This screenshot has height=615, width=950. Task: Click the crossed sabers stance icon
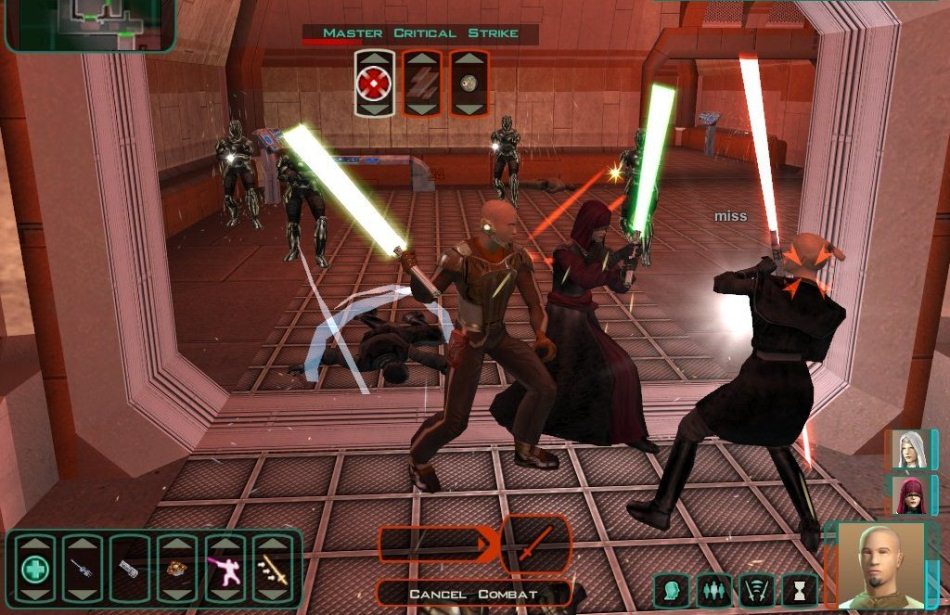pyautogui.click(x=755, y=589)
